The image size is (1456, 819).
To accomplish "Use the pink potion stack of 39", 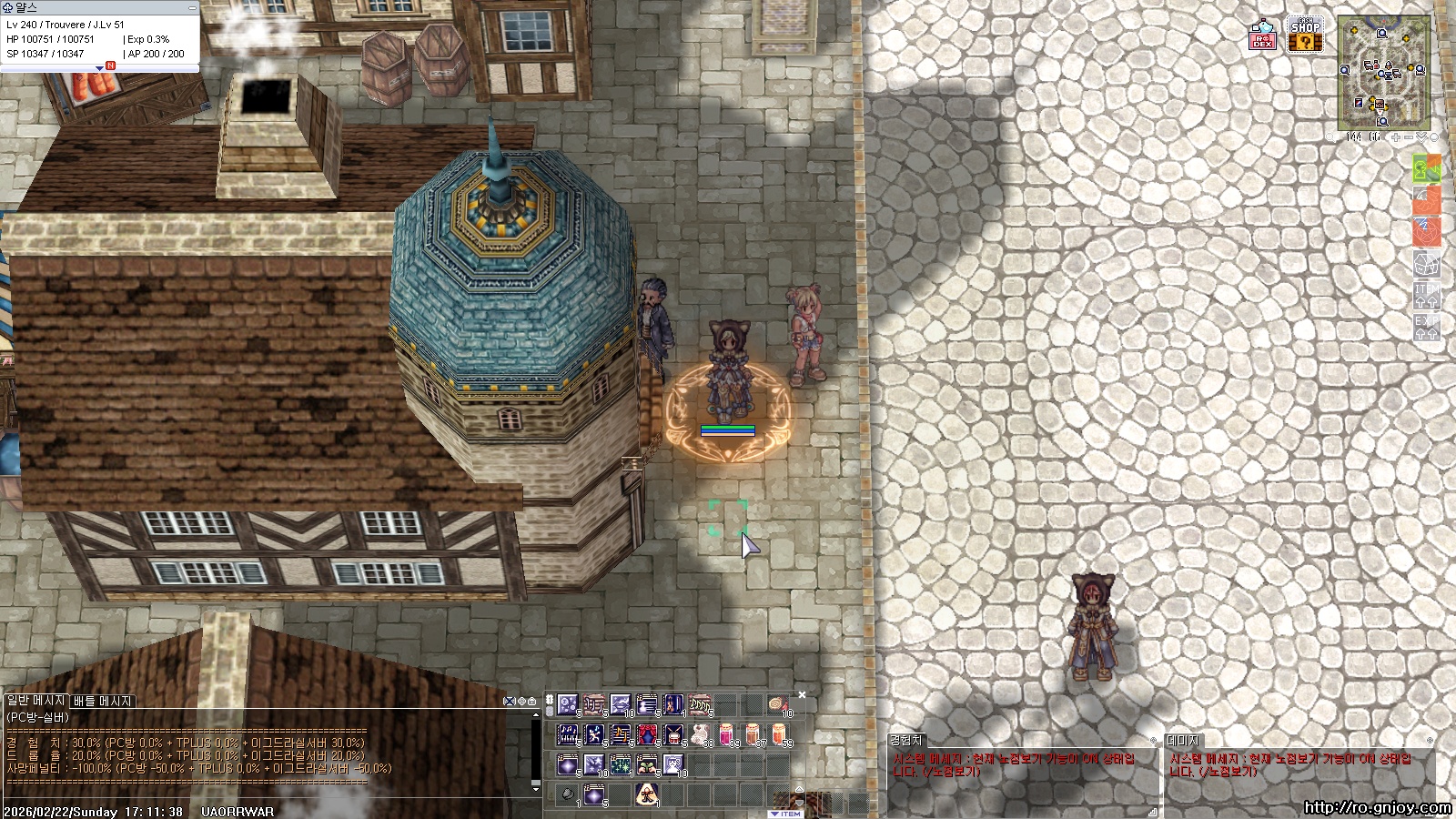I will 726,733.
